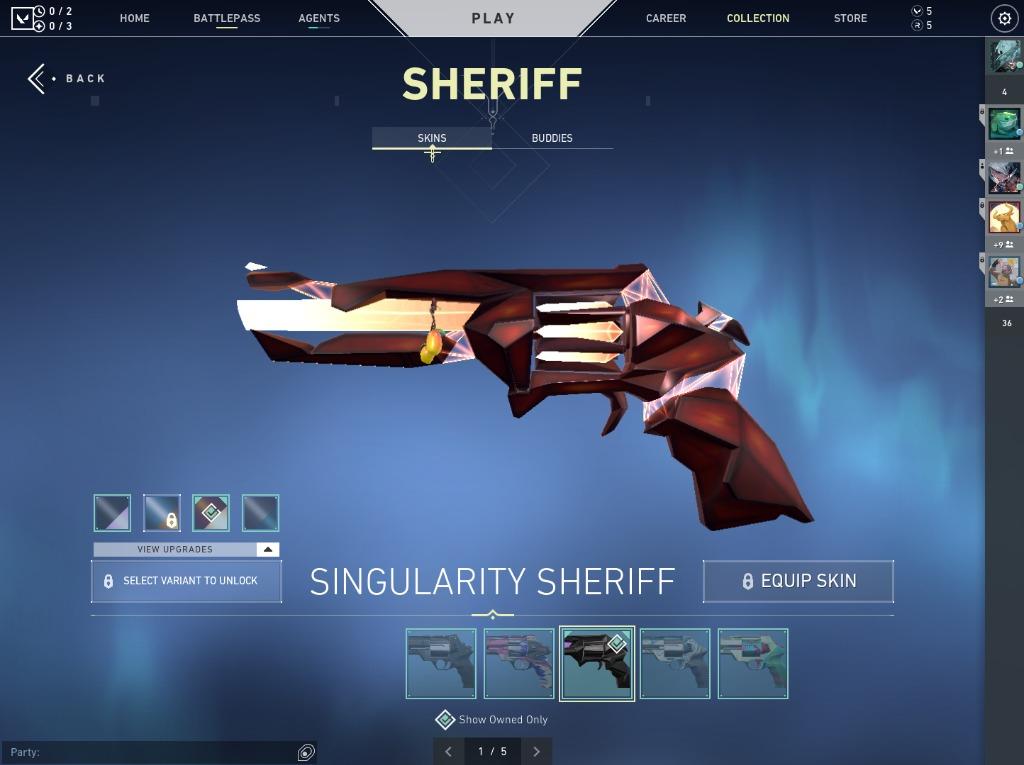Toggle Show Owned Only filter

click(445, 720)
